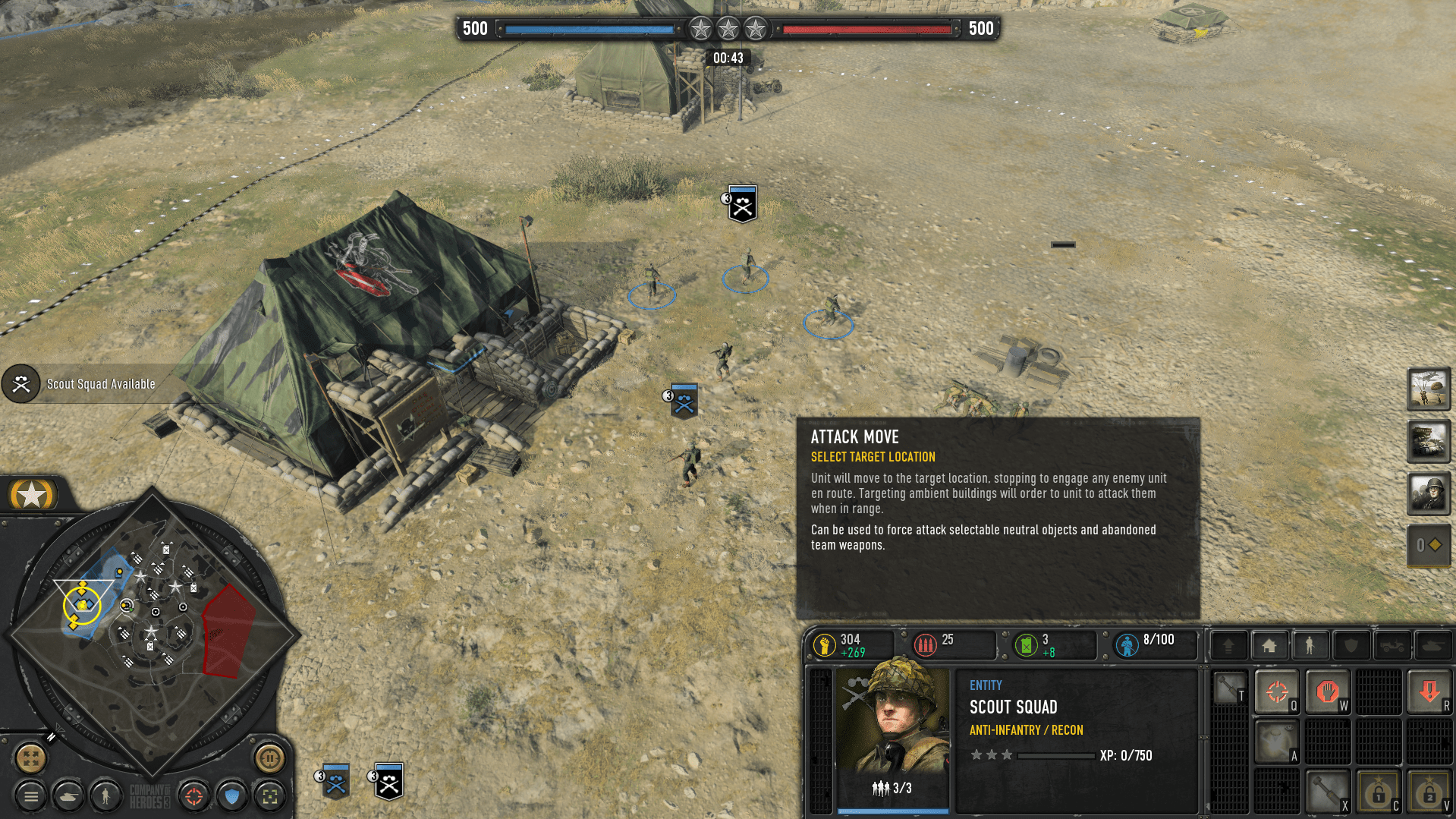
Task: Pause the game with the pause button
Action: 271,758
